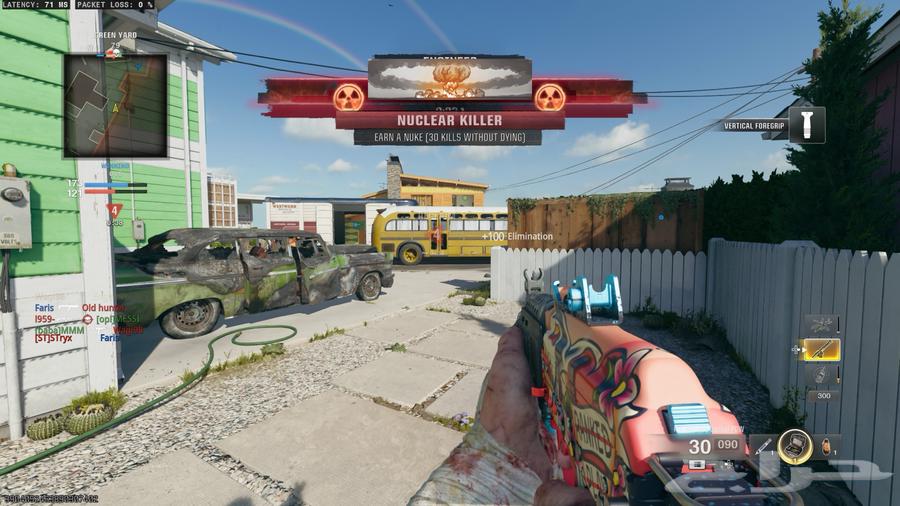
Task: Click the red objective marker numbered 4
Action: point(115,210)
